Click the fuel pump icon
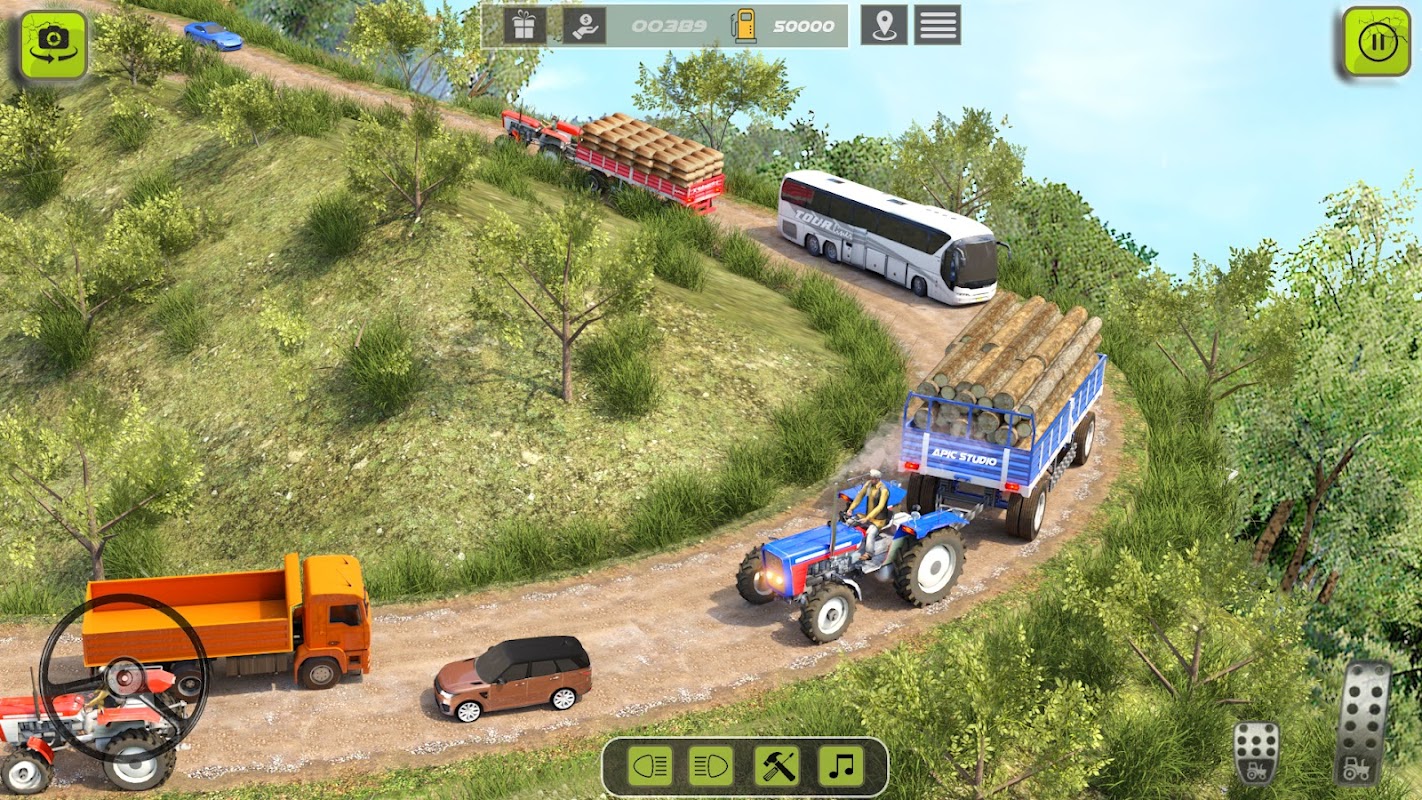The image size is (1422, 800). [x=744, y=26]
